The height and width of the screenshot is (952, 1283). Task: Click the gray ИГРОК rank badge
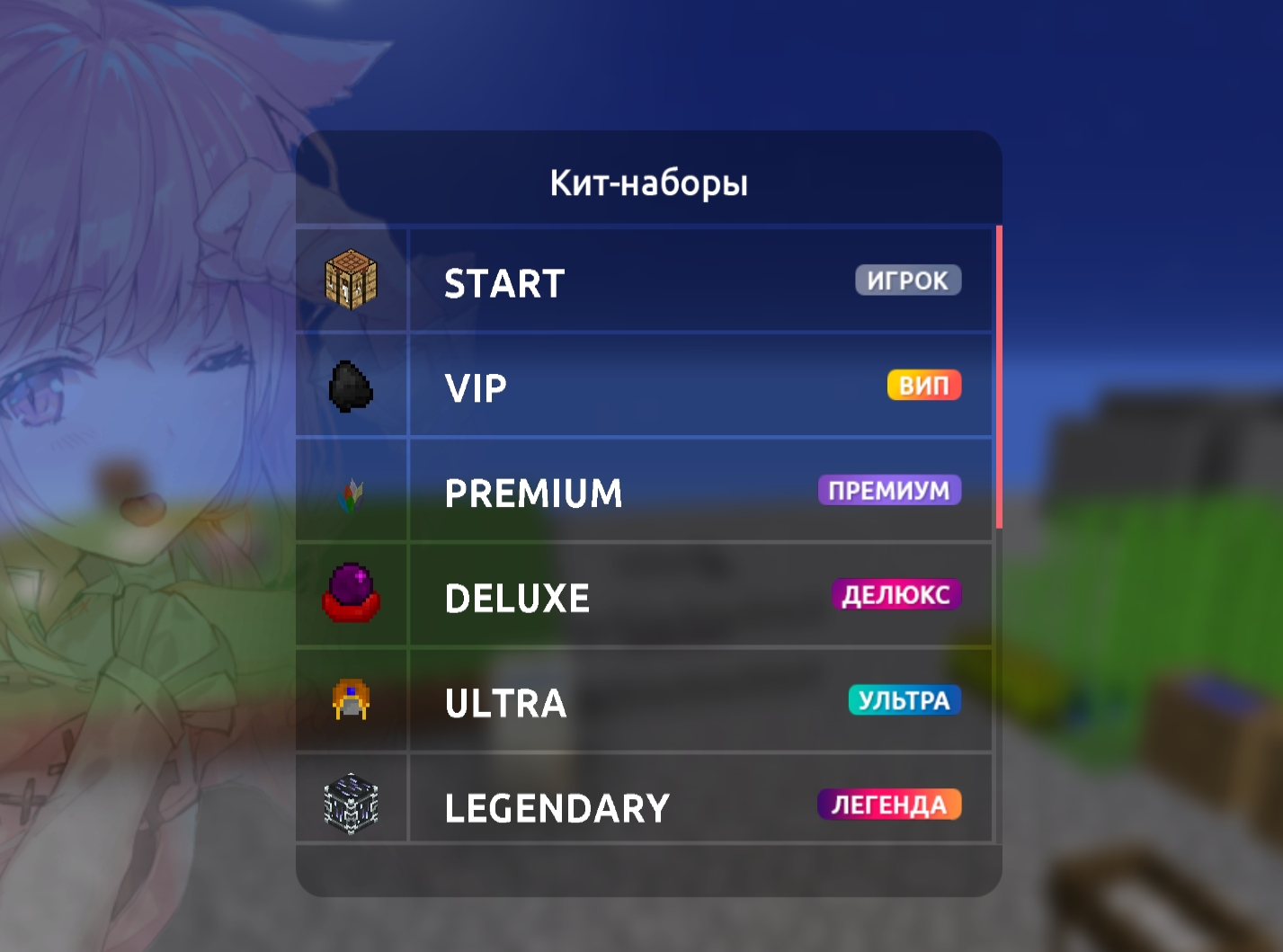(x=907, y=280)
